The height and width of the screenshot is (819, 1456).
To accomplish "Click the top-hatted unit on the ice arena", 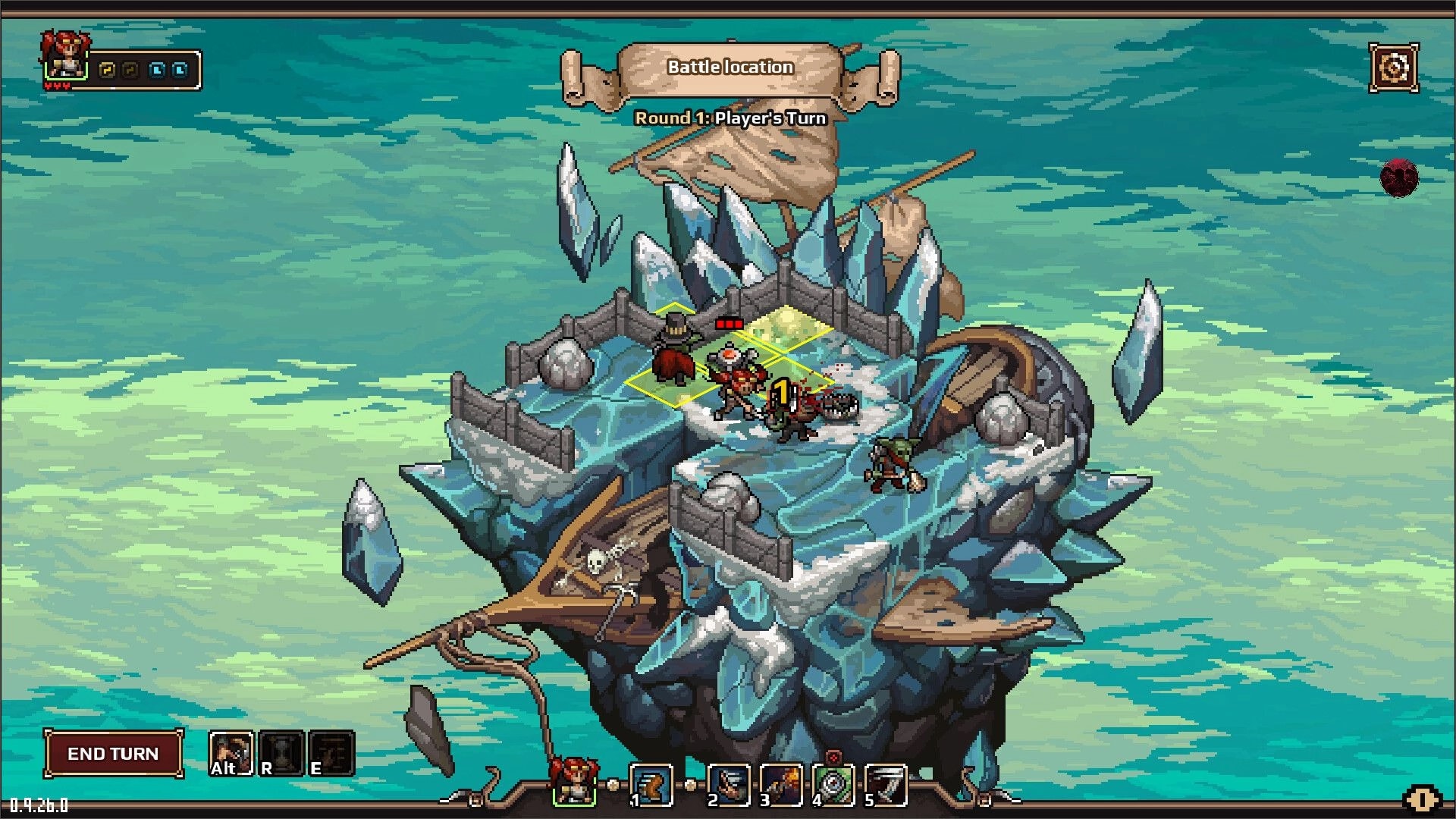I will pos(675,349).
